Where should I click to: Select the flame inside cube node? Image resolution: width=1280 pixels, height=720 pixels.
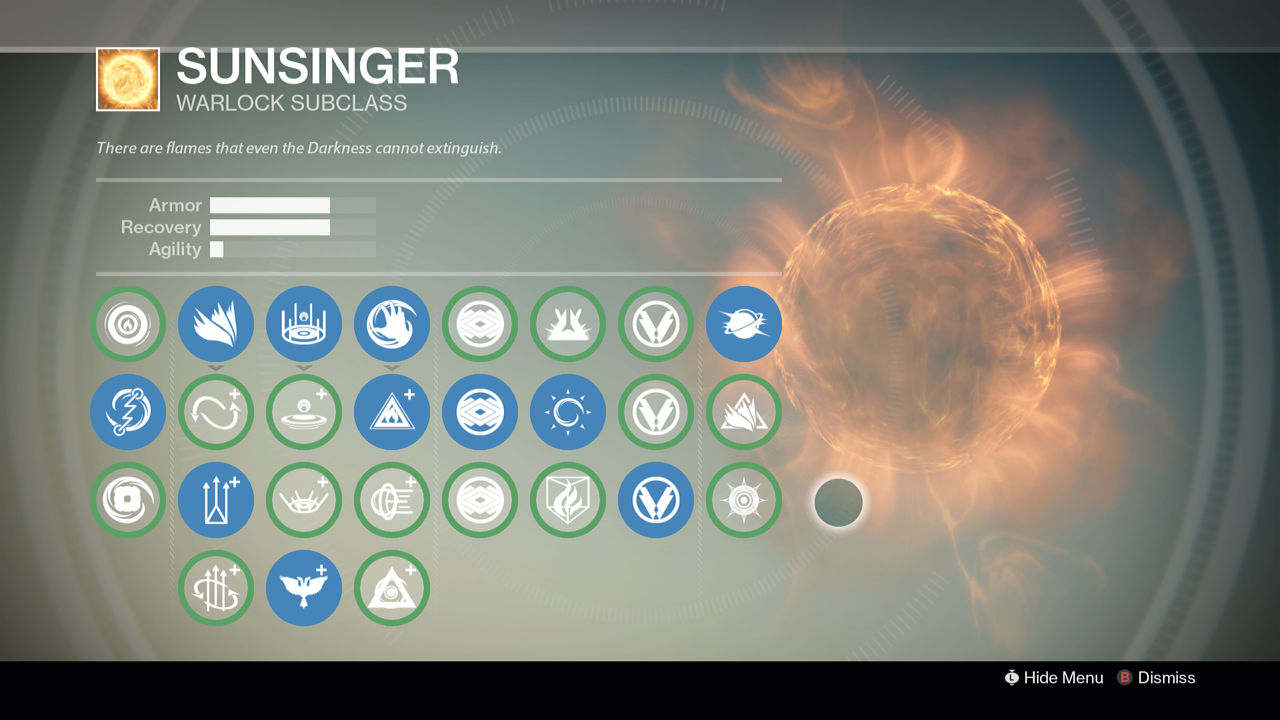[x=568, y=500]
